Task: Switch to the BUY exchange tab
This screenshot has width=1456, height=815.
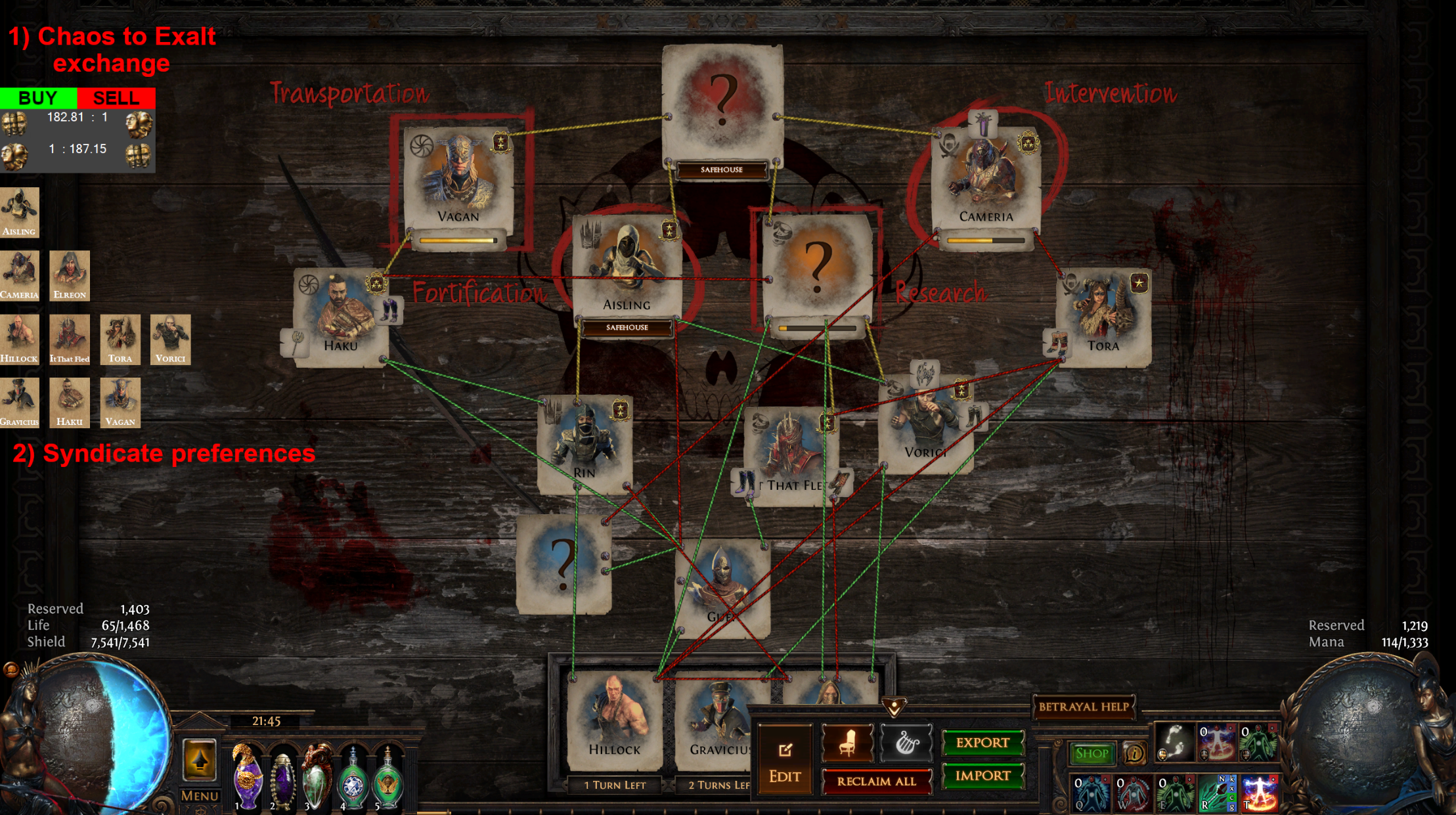Action: (37, 99)
